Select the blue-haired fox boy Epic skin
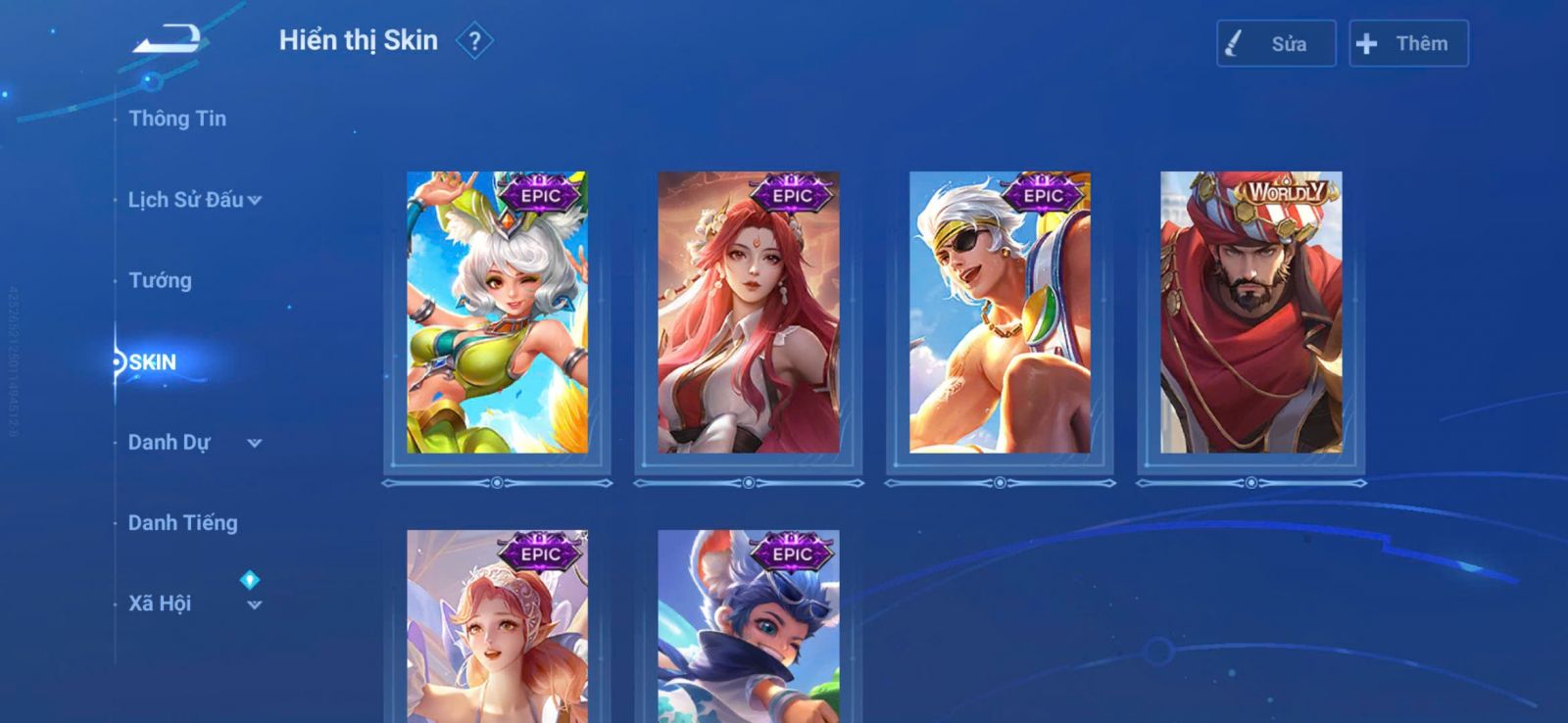Viewport: 1568px width, 723px height. point(748,627)
